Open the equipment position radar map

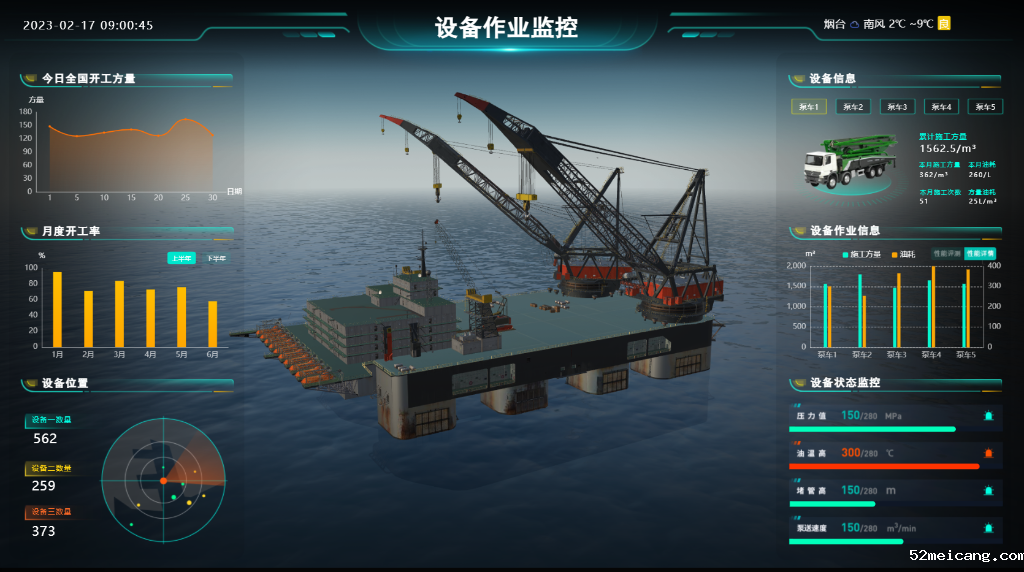coord(162,481)
